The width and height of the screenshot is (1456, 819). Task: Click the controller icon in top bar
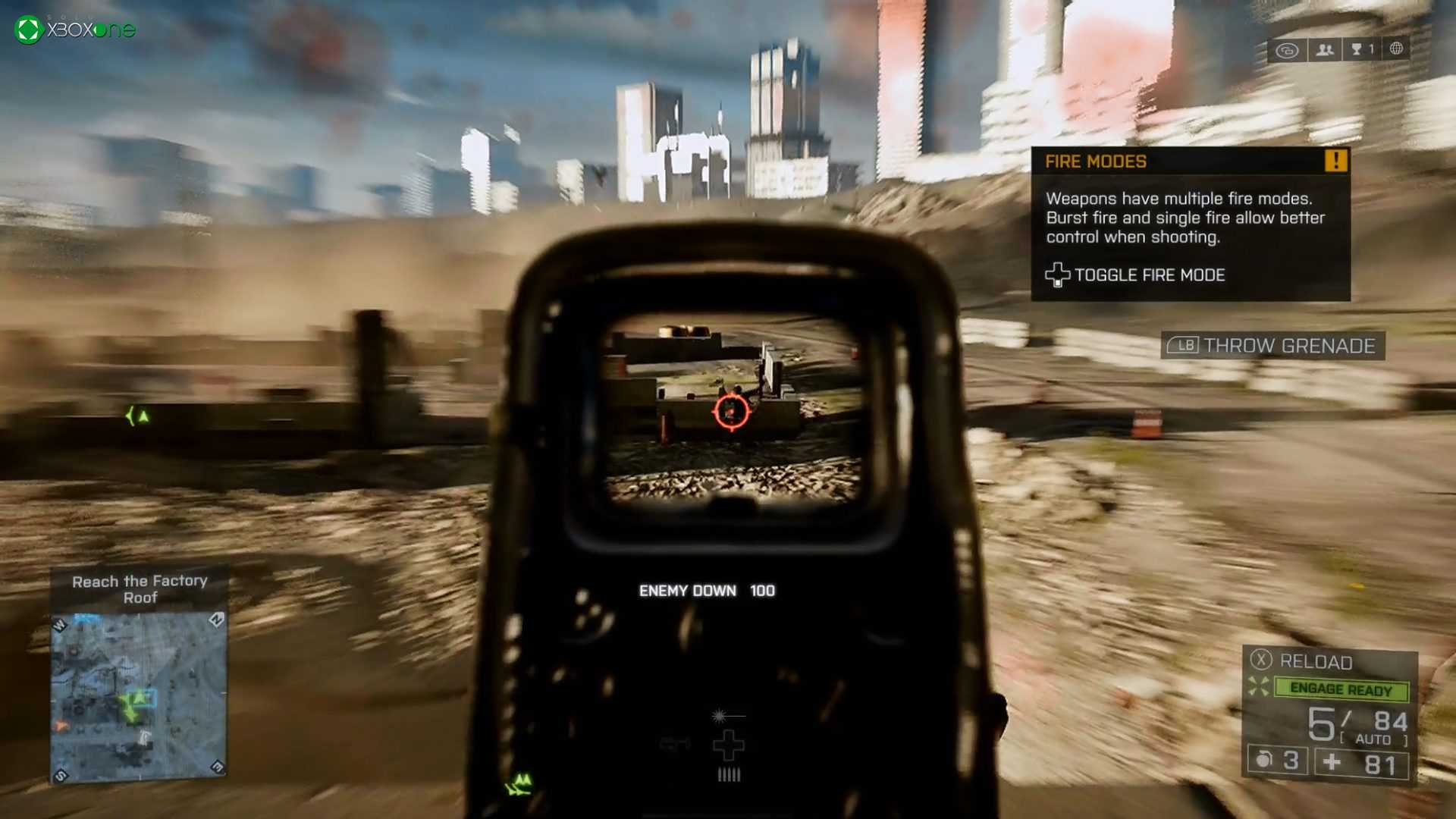coord(1287,51)
